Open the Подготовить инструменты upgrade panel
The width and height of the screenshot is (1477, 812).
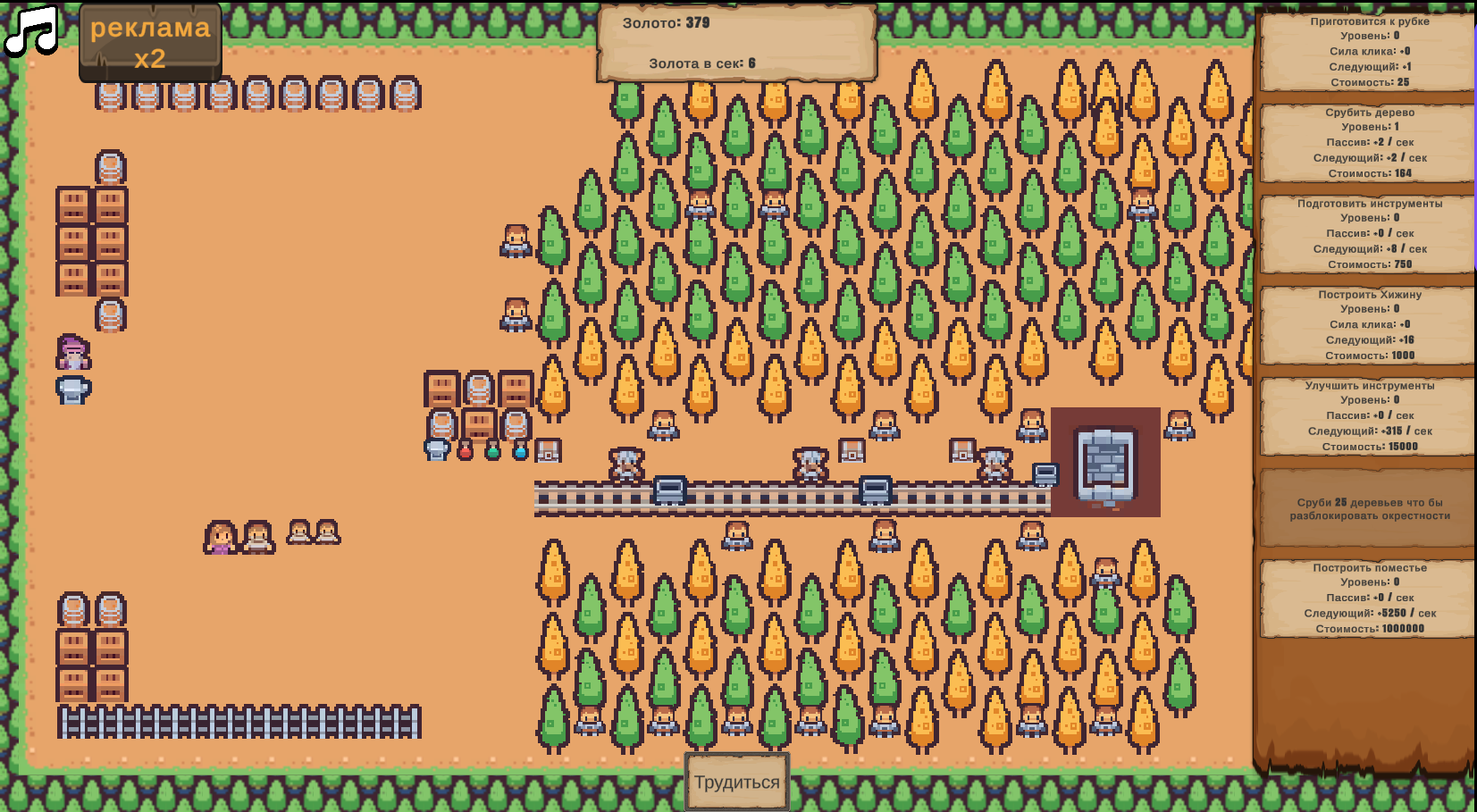click(1367, 235)
